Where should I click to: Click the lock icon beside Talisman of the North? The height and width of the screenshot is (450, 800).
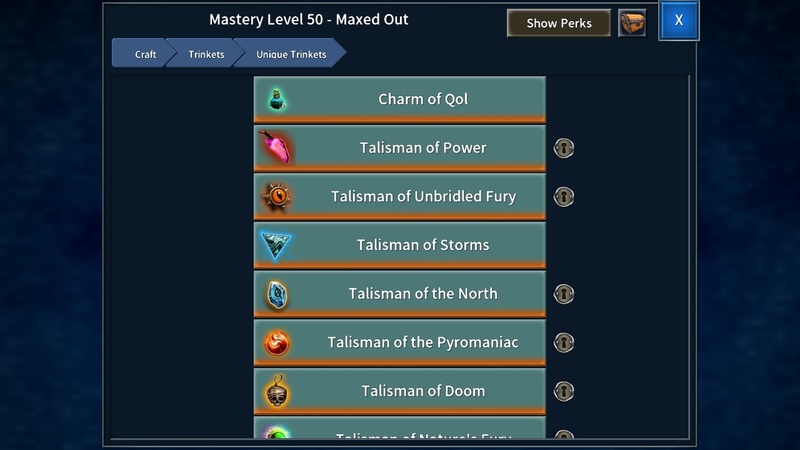564,294
